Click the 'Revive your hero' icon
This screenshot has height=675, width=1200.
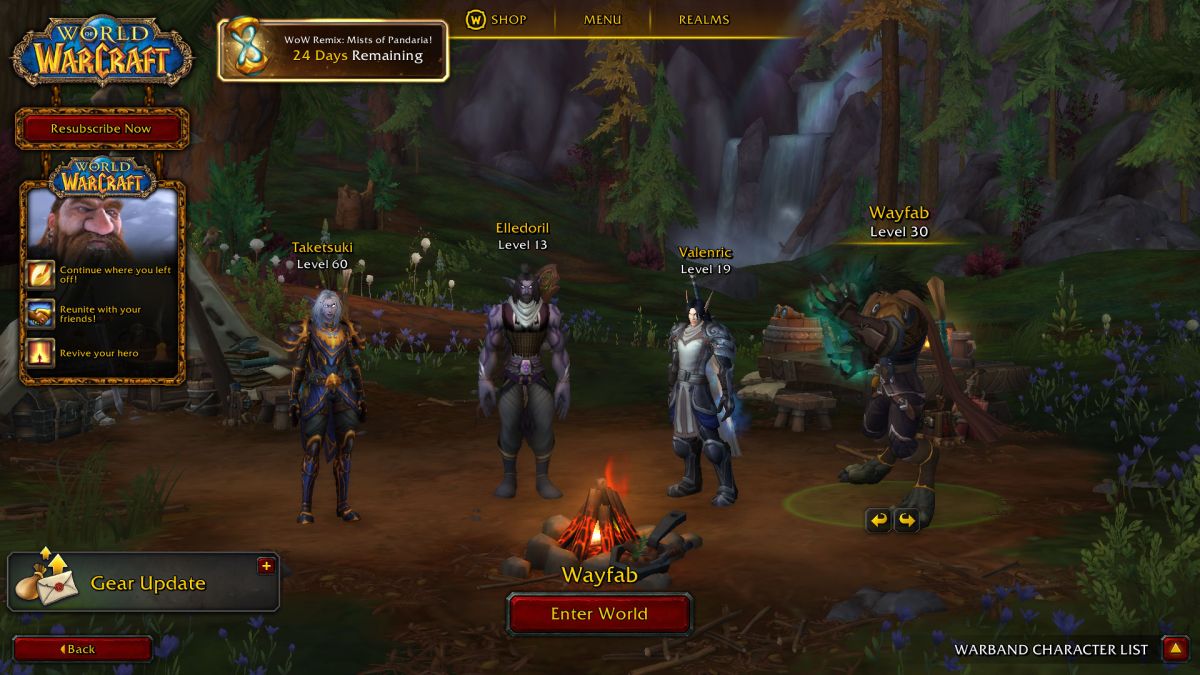pos(41,353)
